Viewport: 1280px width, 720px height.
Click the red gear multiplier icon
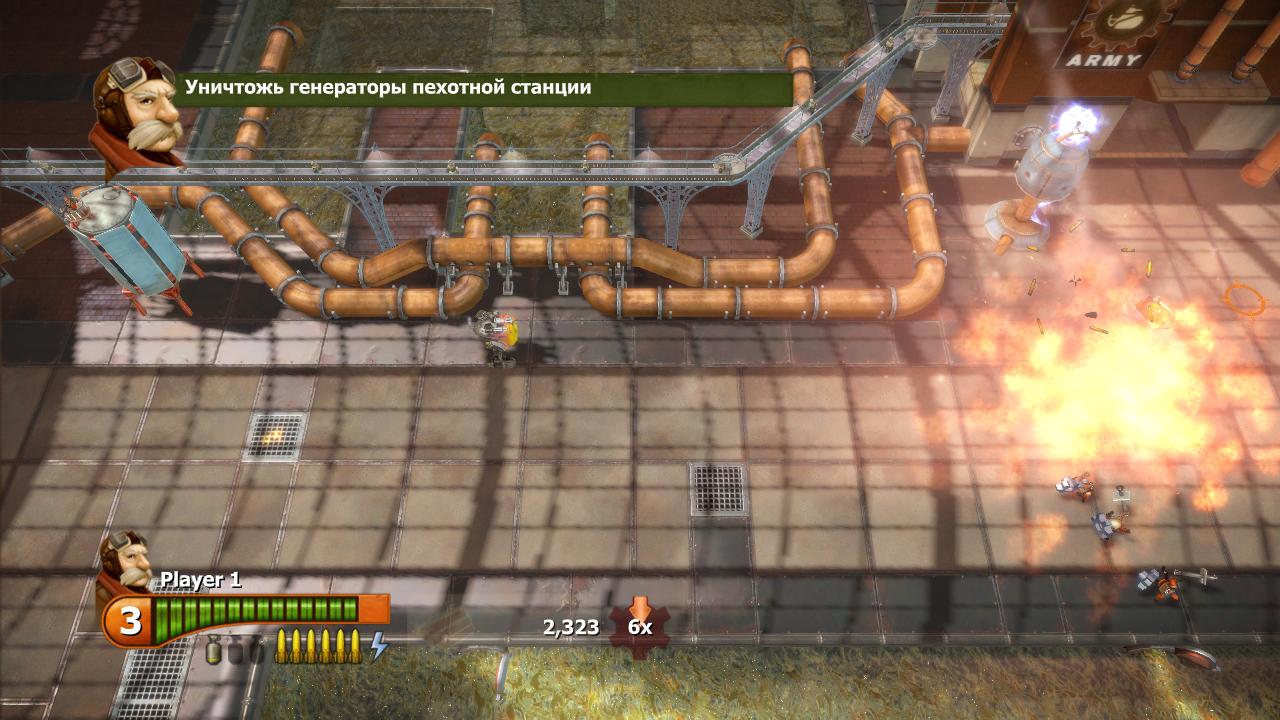(x=640, y=625)
